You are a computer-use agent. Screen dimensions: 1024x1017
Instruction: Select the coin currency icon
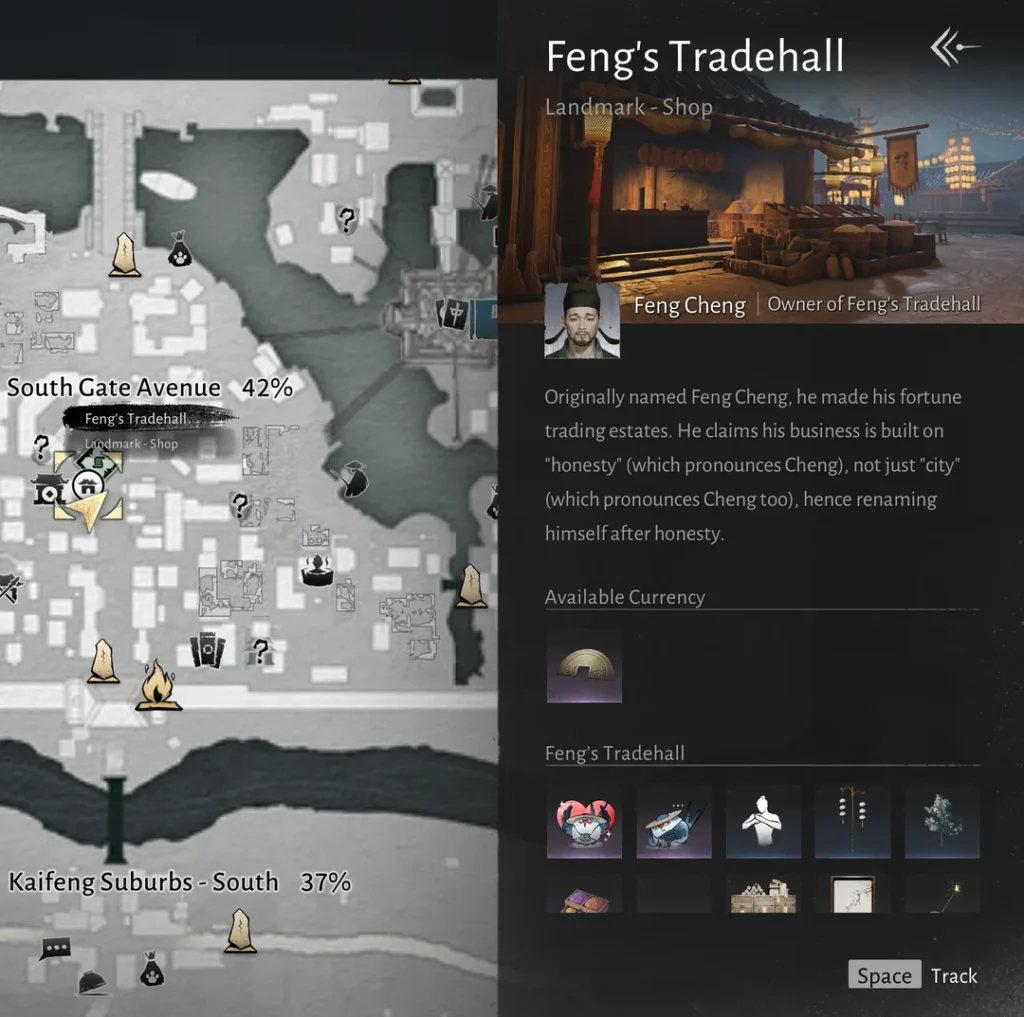[x=584, y=665]
